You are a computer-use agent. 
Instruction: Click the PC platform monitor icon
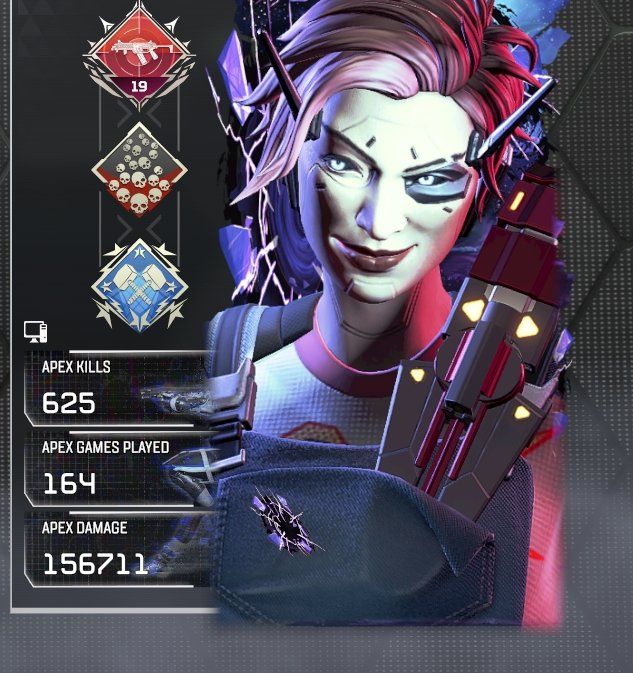coord(35,332)
